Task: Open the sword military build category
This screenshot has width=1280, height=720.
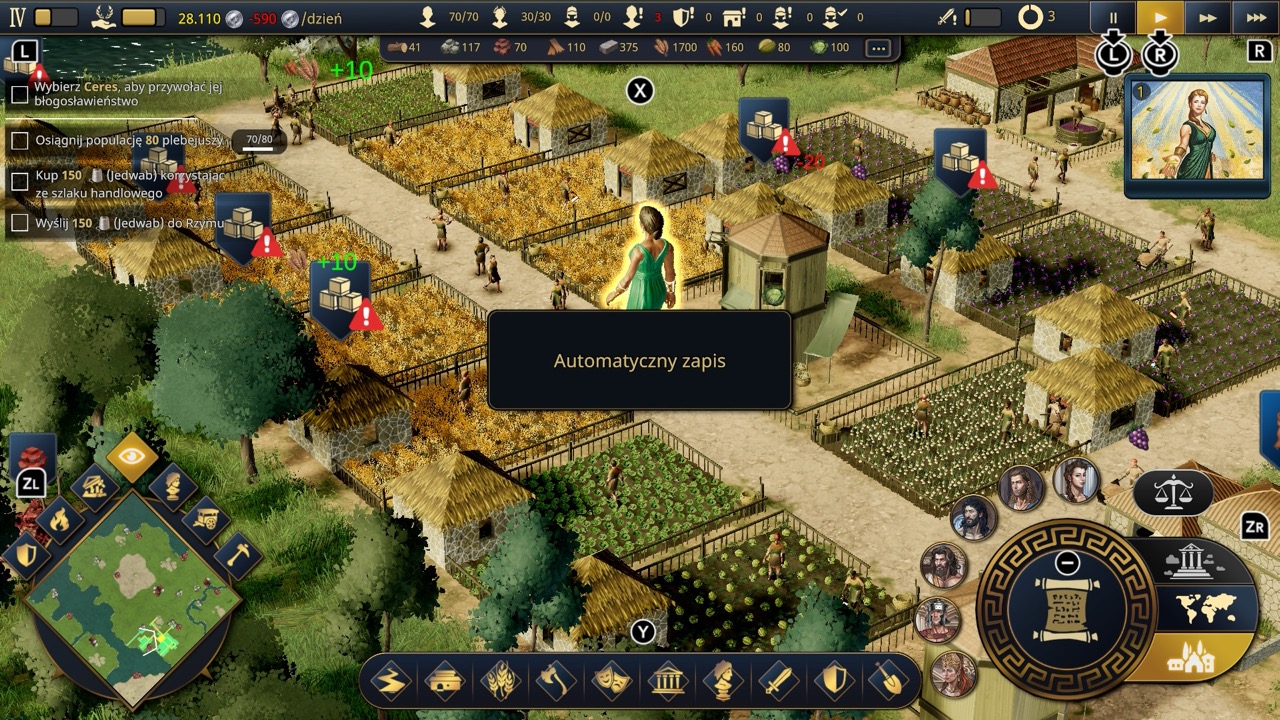Action: [x=778, y=683]
